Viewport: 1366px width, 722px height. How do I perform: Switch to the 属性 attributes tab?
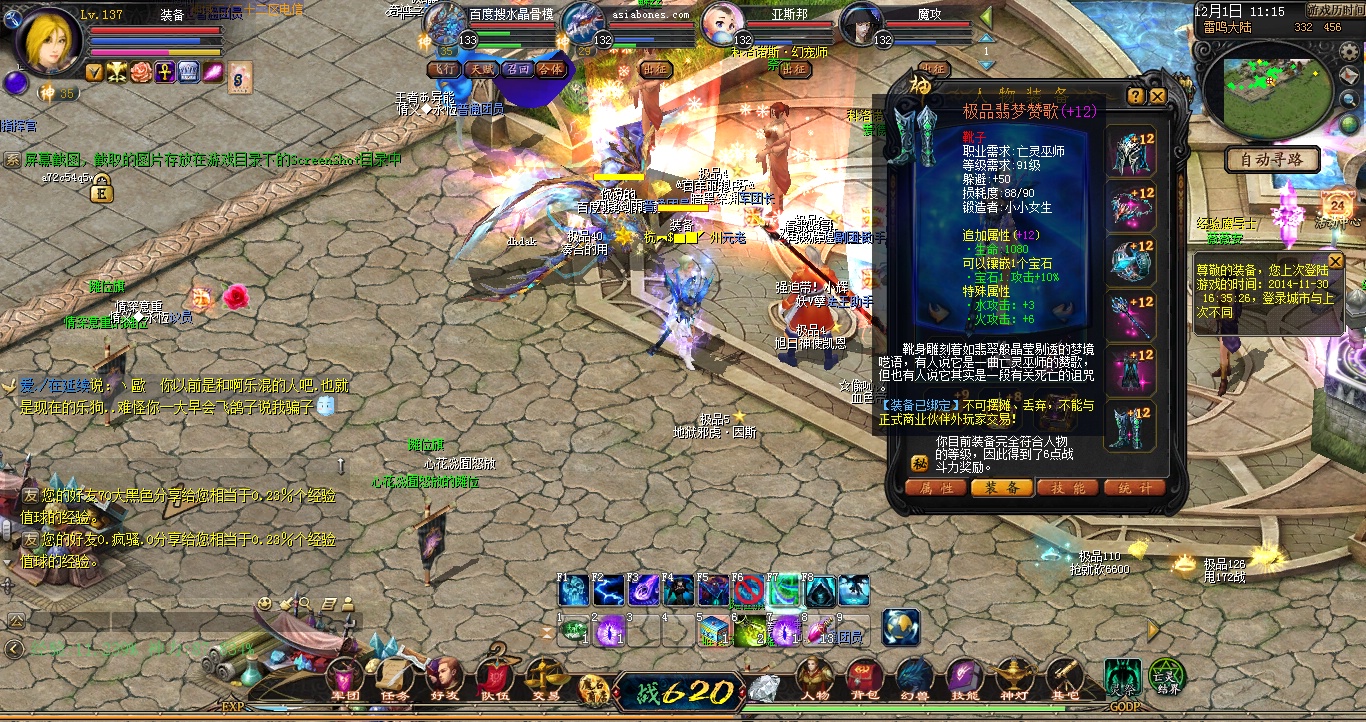pyautogui.click(x=935, y=488)
